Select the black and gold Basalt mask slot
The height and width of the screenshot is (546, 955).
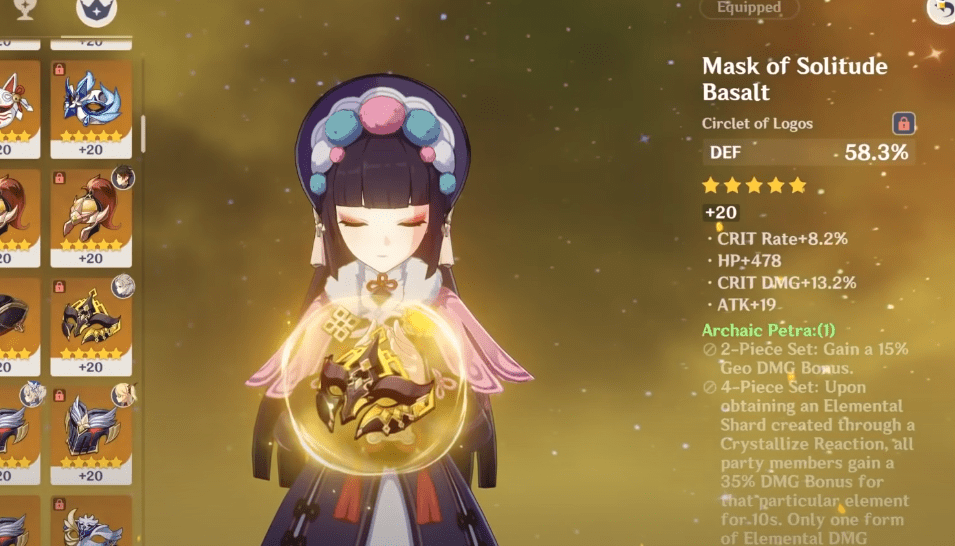tap(91, 321)
